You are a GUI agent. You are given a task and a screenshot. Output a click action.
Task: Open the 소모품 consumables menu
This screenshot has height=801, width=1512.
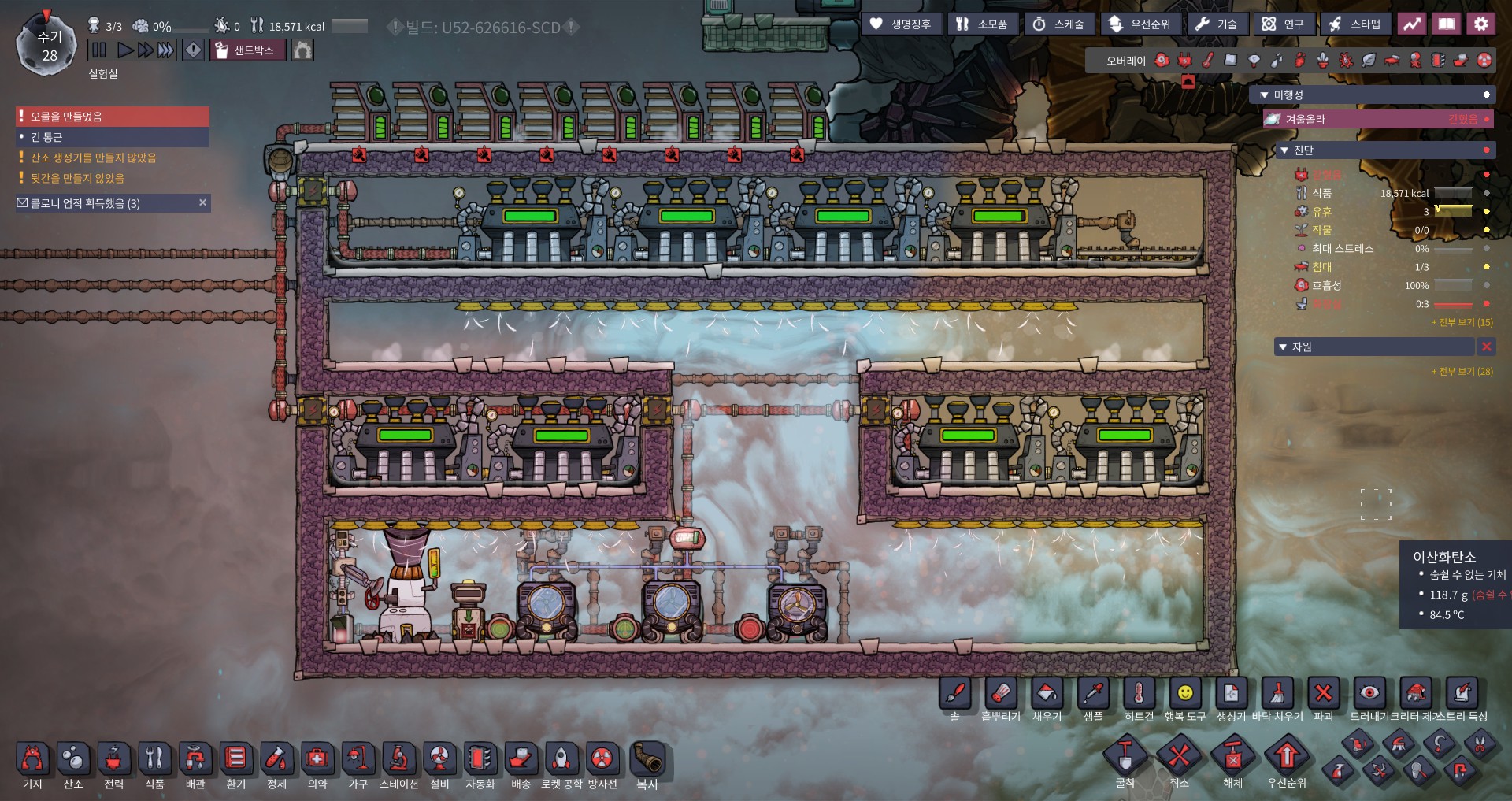[x=982, y=24]
